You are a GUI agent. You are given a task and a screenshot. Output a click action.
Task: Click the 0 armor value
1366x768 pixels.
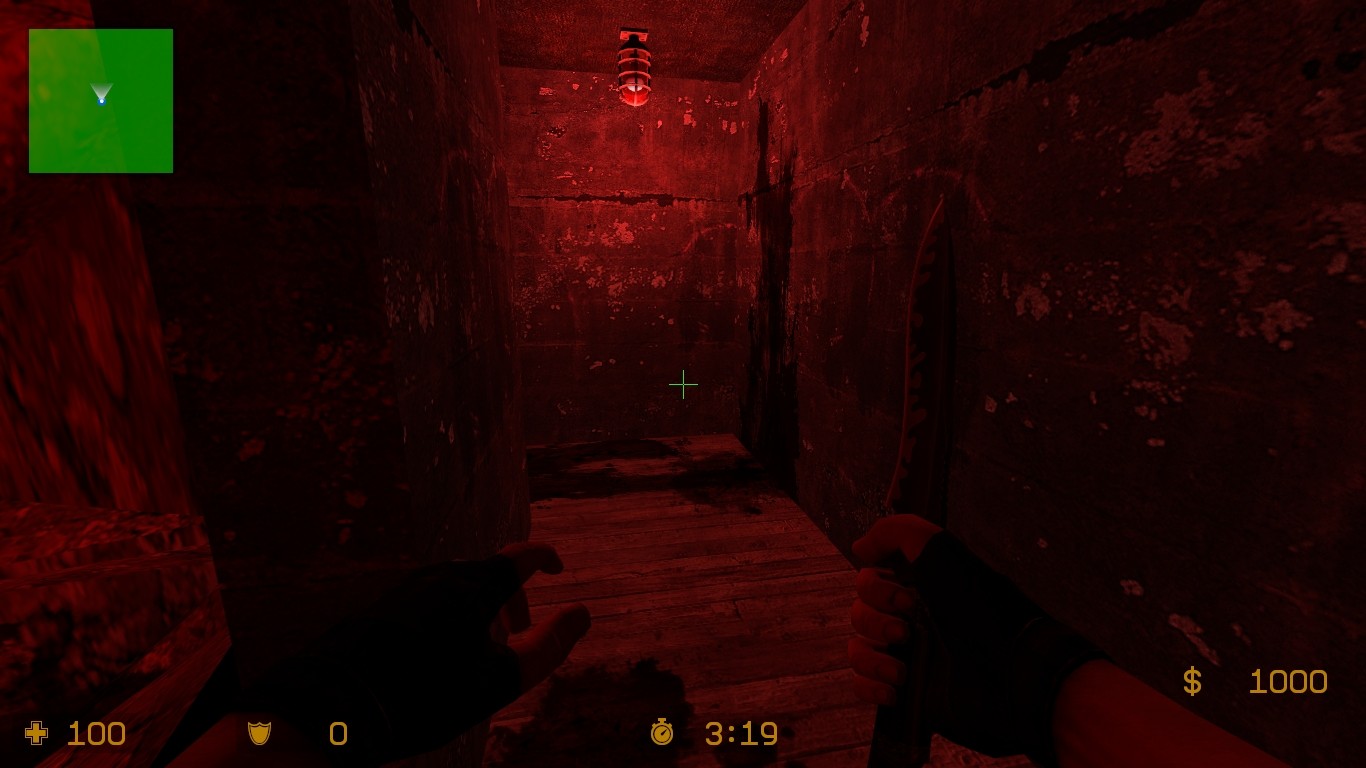pos(338,734)
